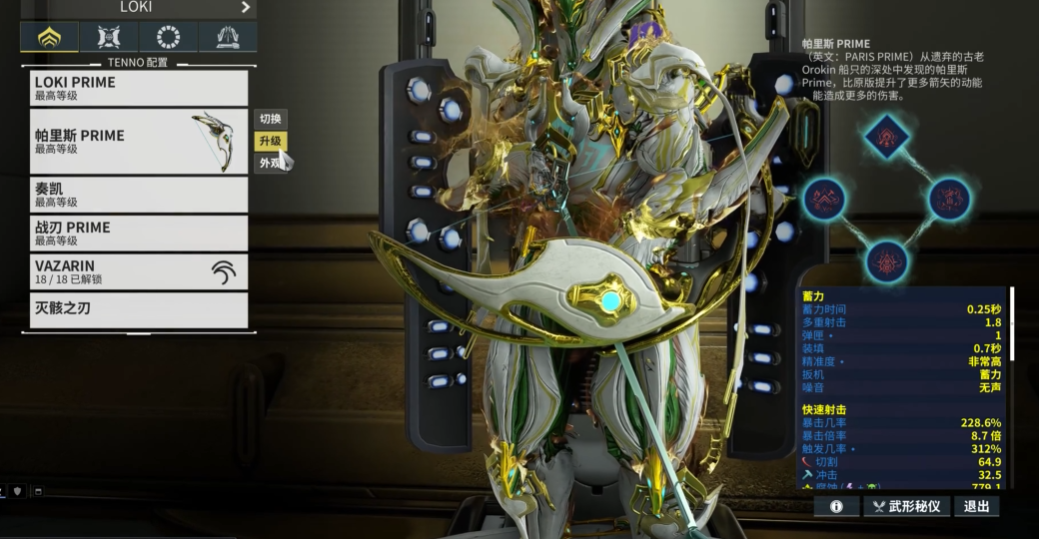The image size is (1039, 539).
Task: Switch to the Tenno lotus emblem tab
Action: [x=49, y=38]
